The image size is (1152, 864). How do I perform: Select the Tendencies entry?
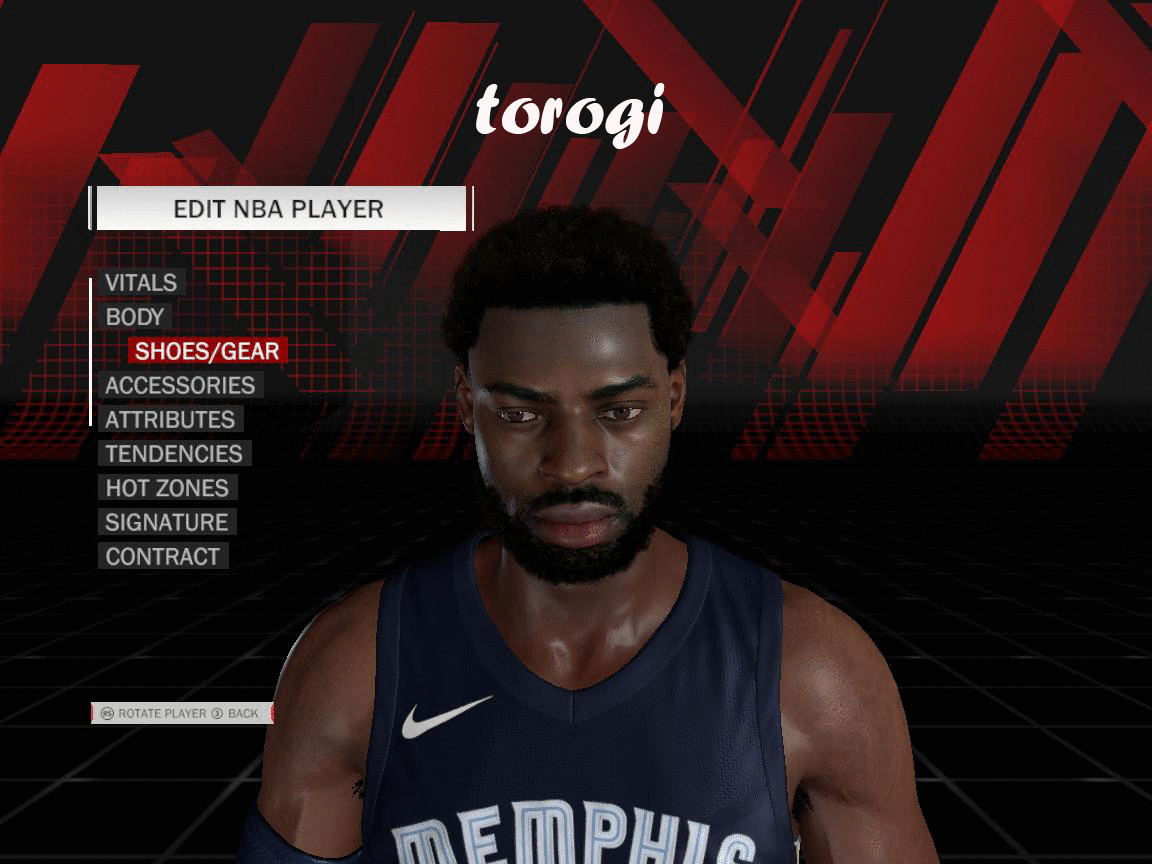pos(174,454)
